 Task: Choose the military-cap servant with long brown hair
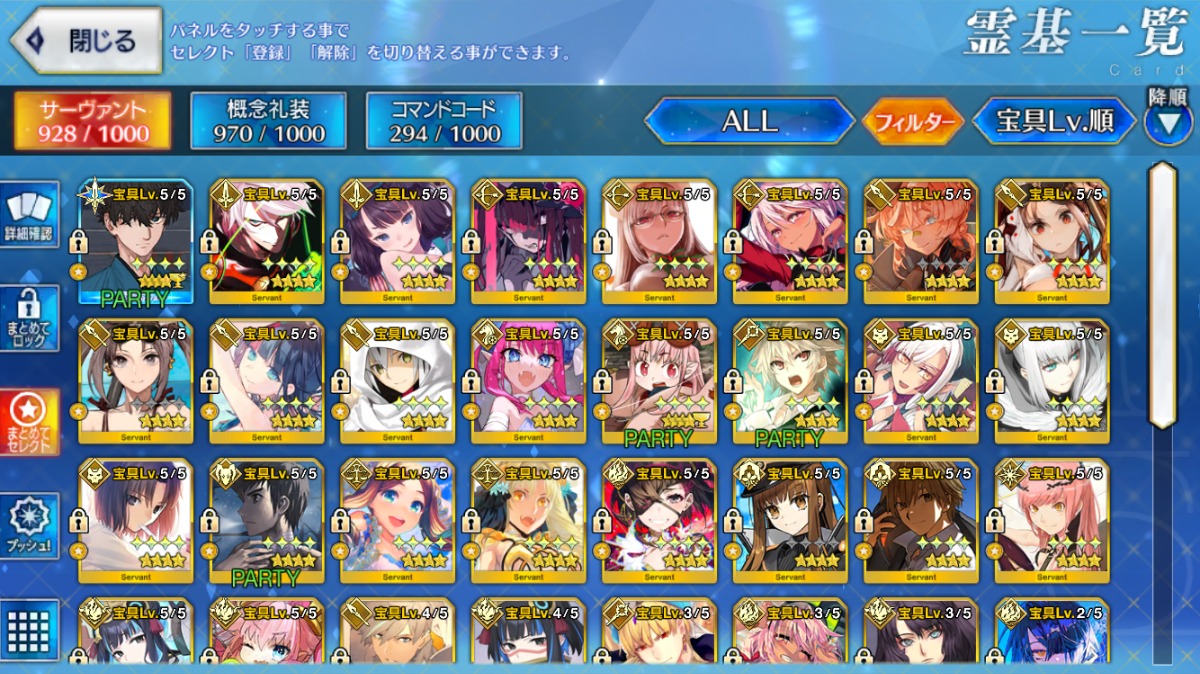click(790, 520)
